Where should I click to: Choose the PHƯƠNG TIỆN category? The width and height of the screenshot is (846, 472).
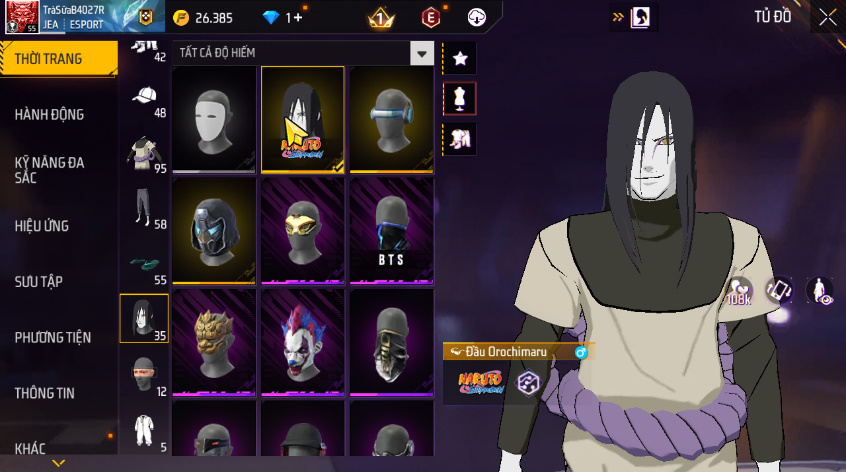pyautogui.click(x=53, y=338)
